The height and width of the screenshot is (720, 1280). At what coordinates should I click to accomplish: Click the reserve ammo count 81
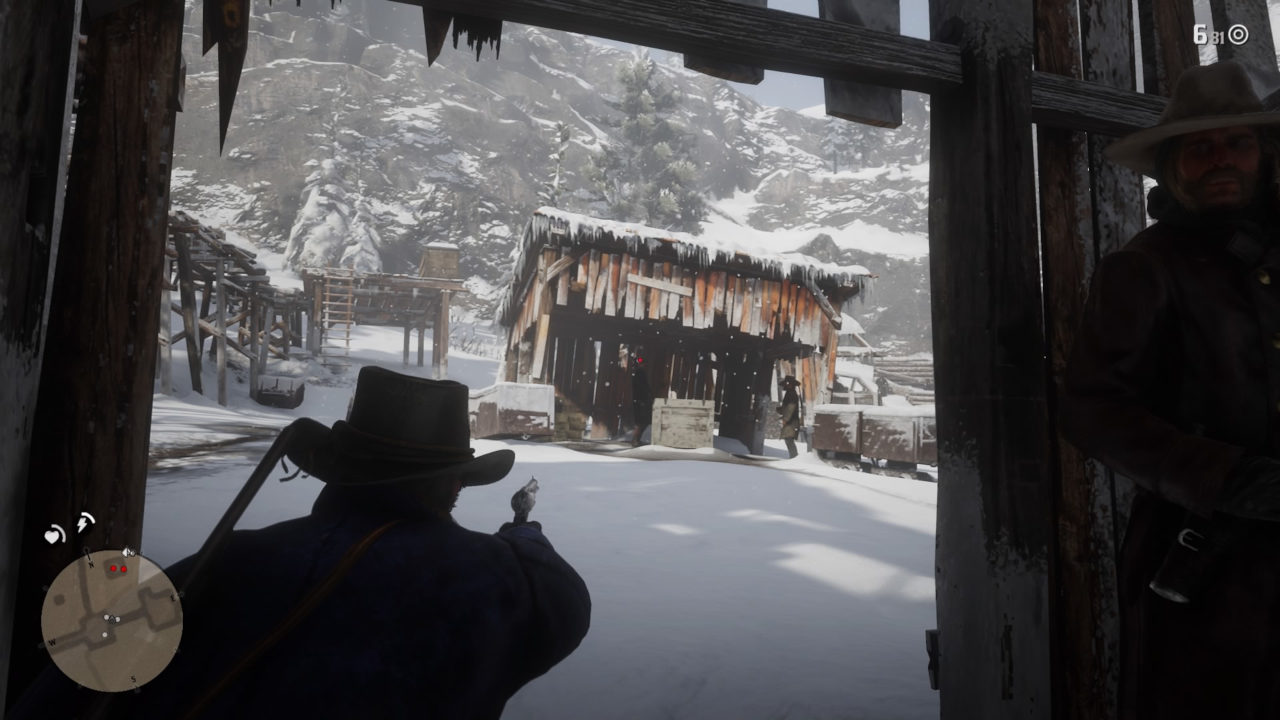tap(1218, 37)
